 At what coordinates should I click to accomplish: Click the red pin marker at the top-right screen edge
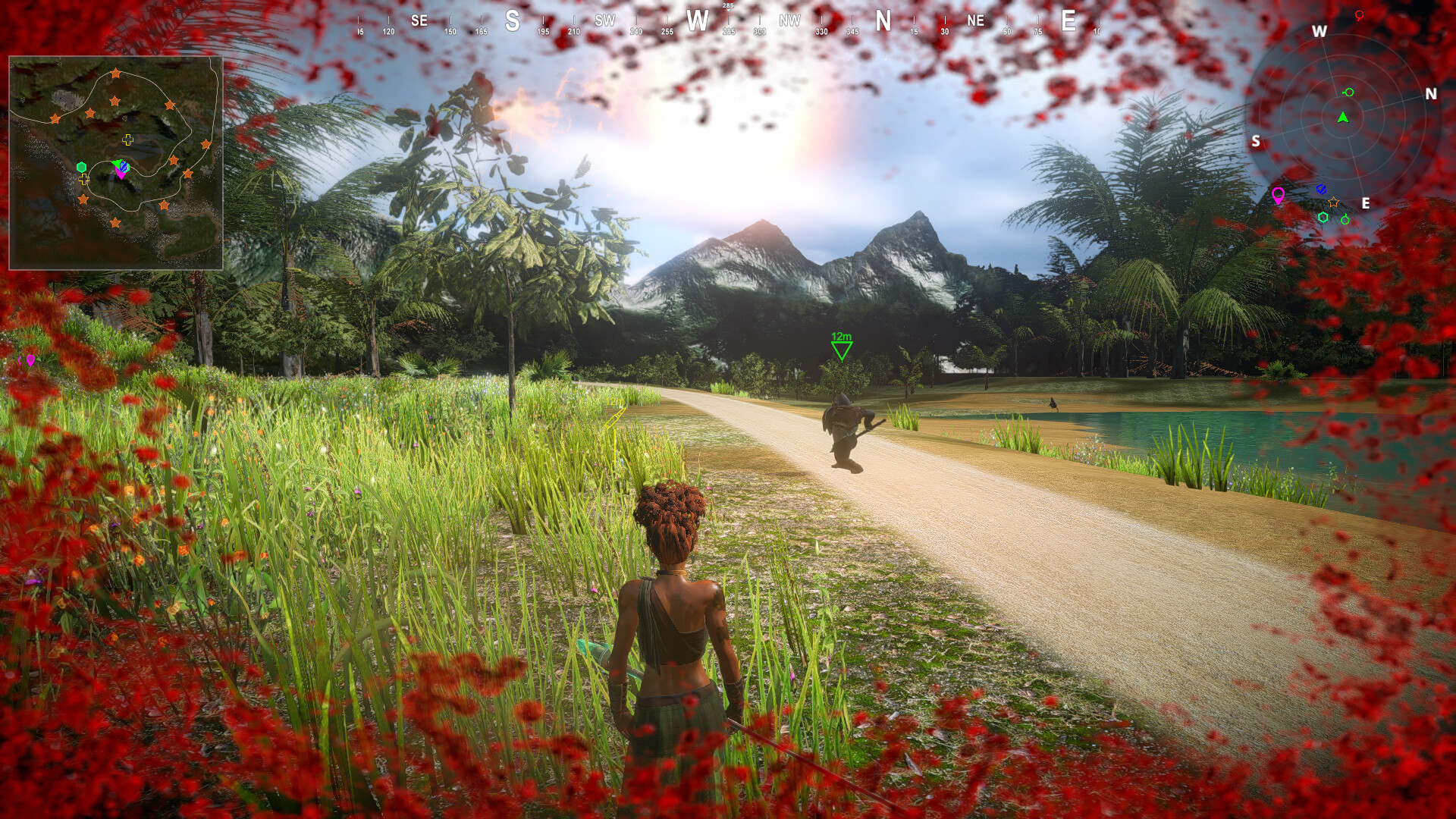click(x=1359, y=15)
